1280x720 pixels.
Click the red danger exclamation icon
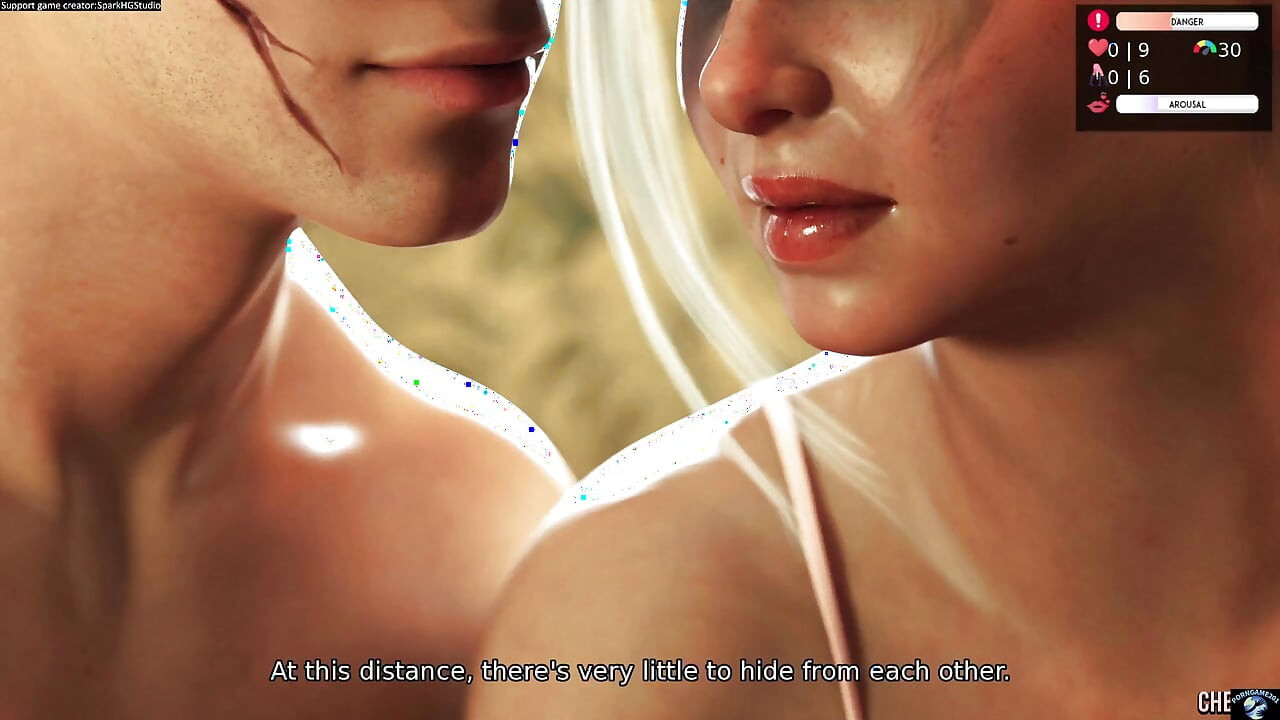1097,20
